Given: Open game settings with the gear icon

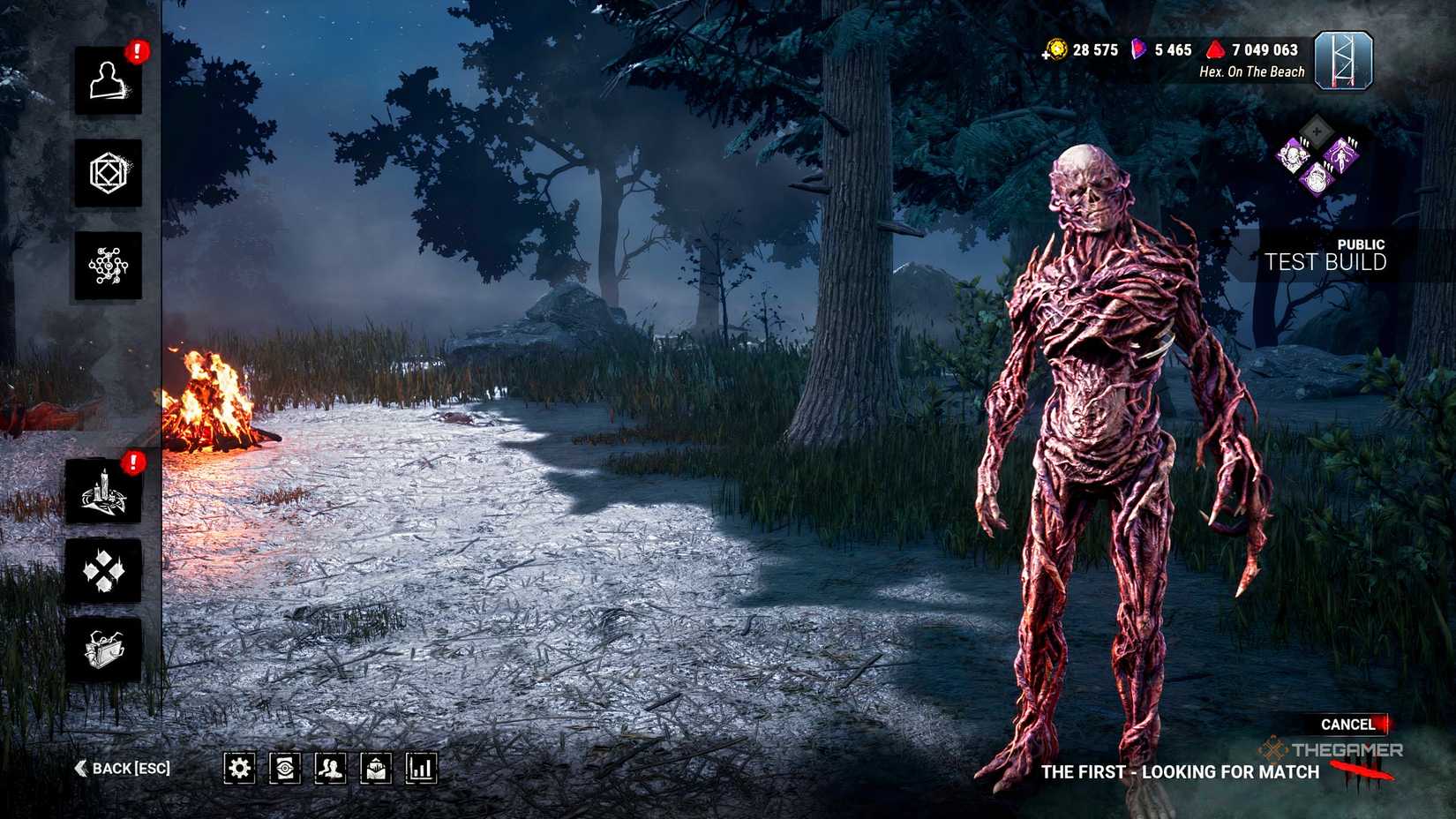Looking at the screenshot, I should [x=238, y=767].
